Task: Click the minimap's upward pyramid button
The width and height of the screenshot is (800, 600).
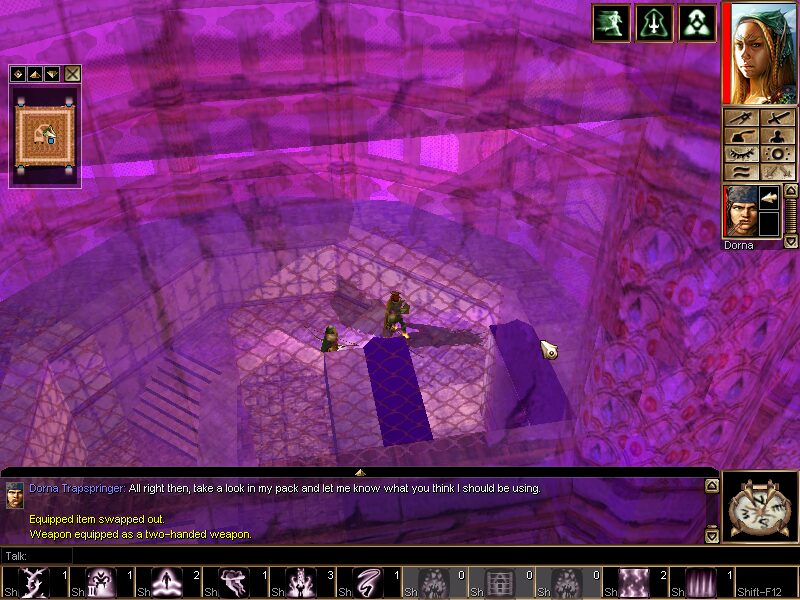Action: tap(35, 73)
